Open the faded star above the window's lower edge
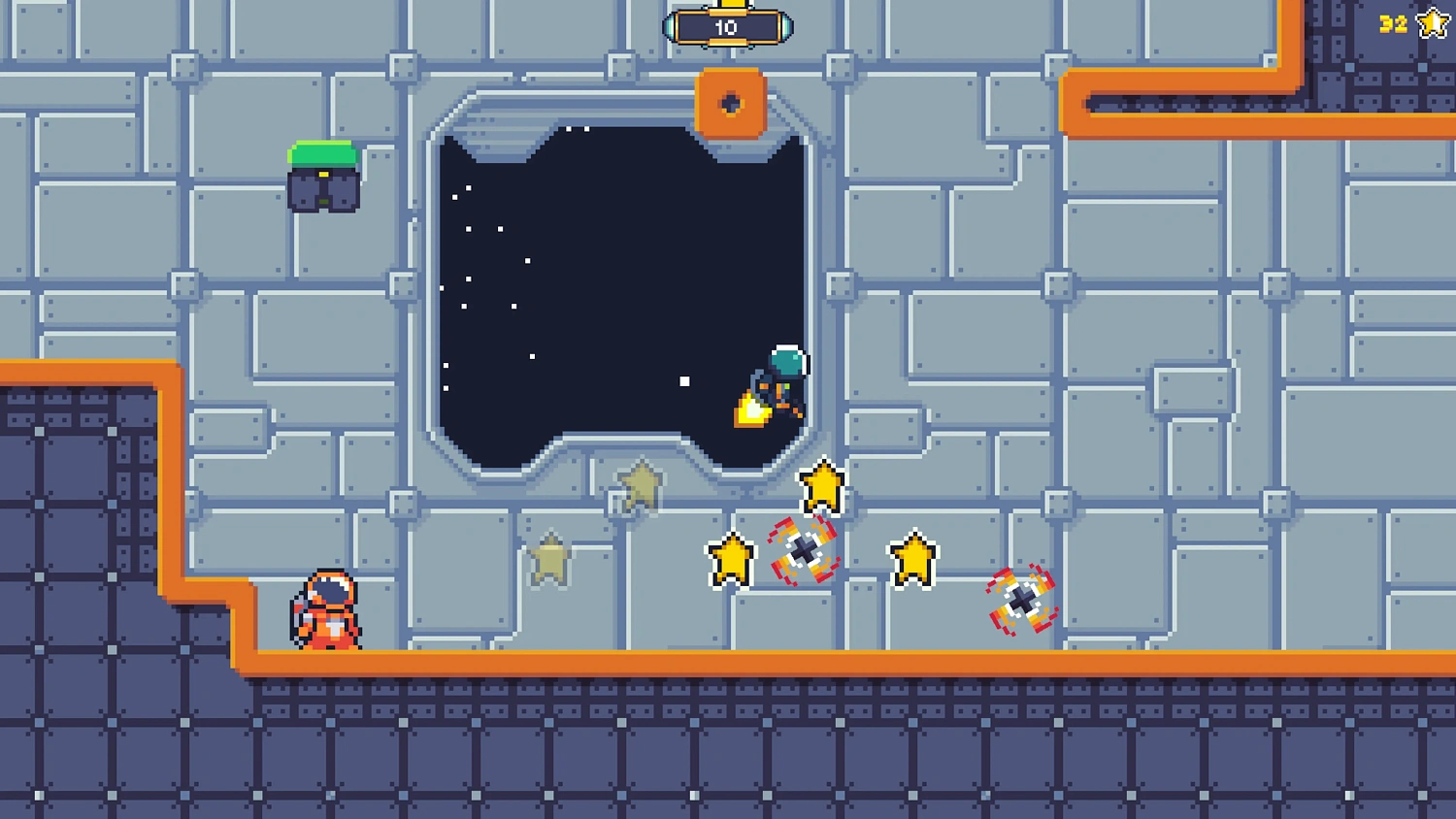1456x819 pixels. [639, 485]
